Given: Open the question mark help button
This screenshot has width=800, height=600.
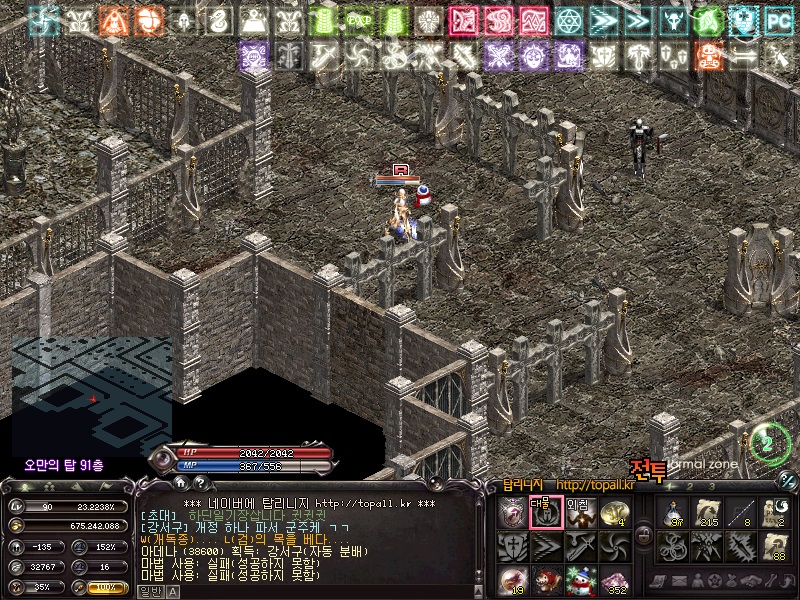Looking at the screenshot, I should (198, 484).
